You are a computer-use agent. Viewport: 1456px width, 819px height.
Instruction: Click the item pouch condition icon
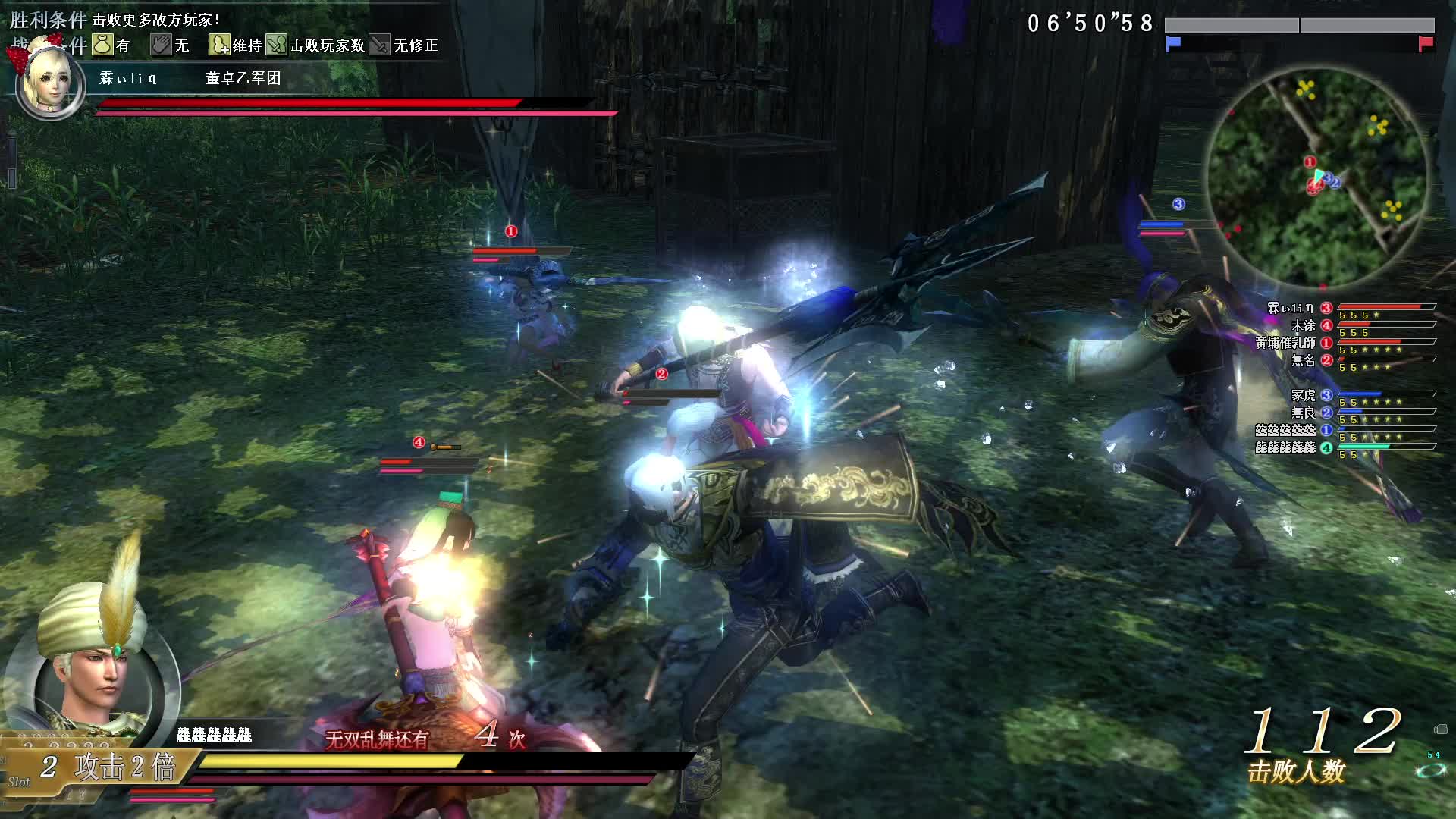[102, 45]
